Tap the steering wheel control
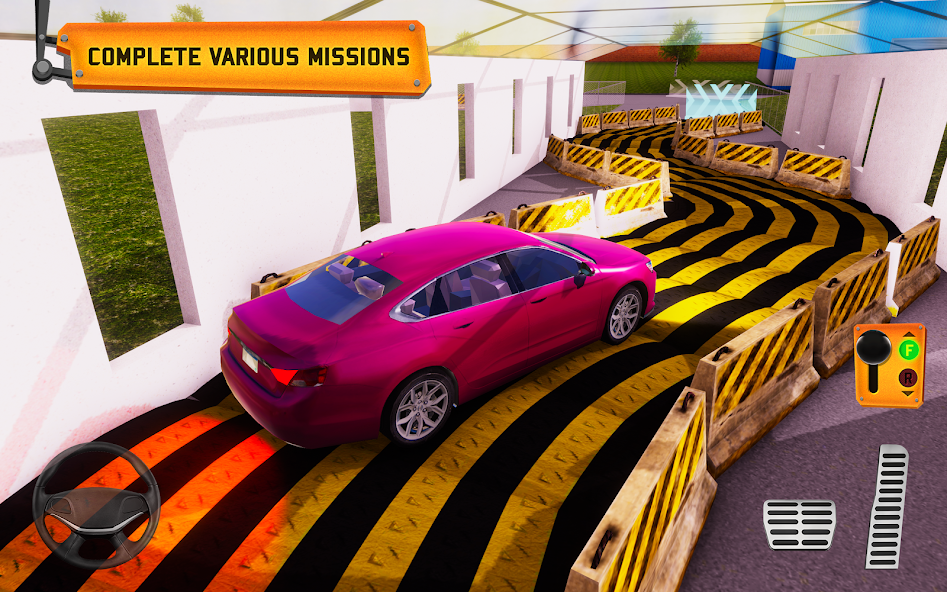Image resolution: width=947 pixels, height=592 pixels. click(96, 505)
